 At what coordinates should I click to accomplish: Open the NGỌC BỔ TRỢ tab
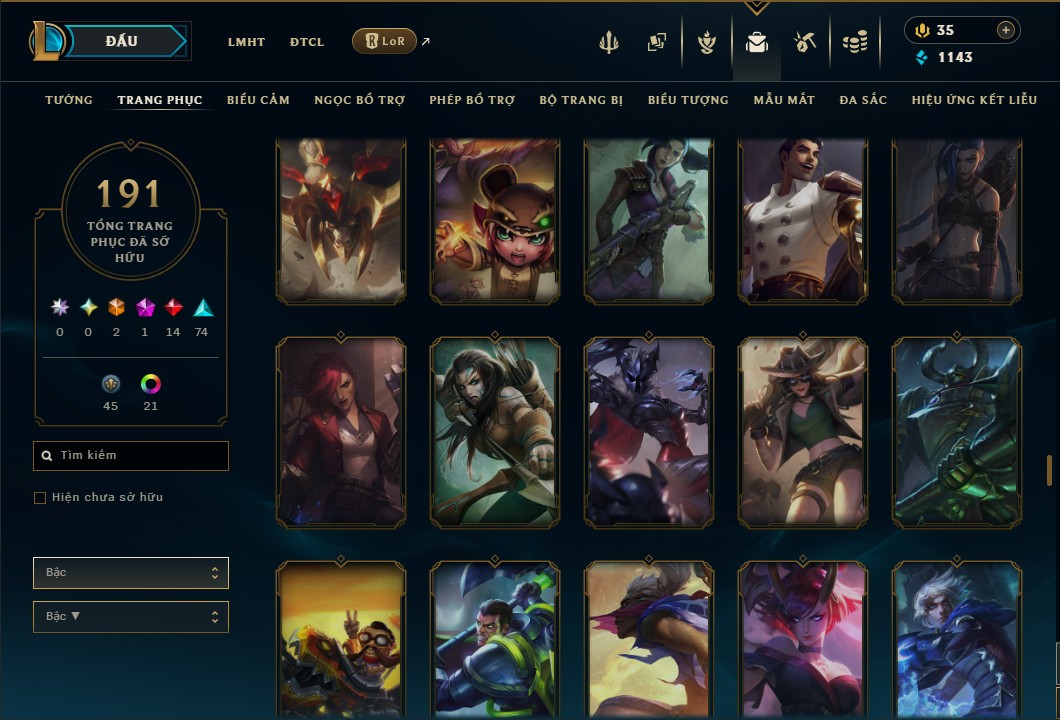[359, 100]
